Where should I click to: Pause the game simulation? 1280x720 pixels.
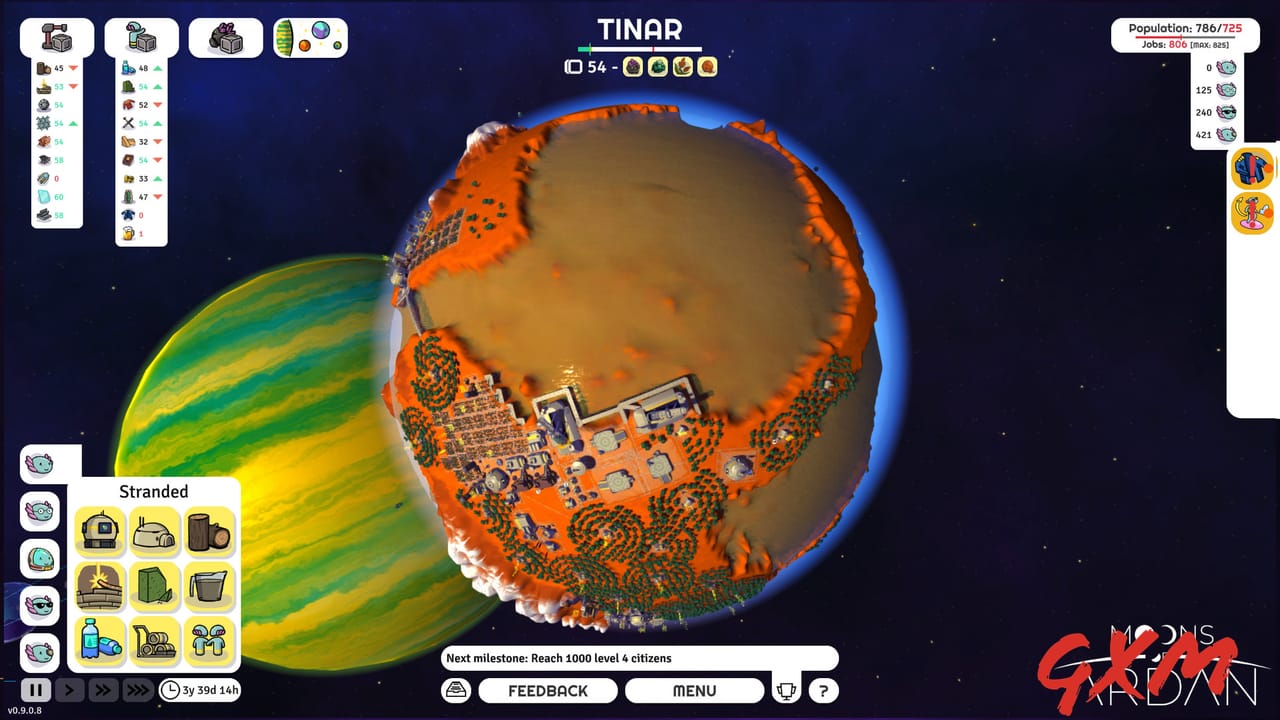36,689
